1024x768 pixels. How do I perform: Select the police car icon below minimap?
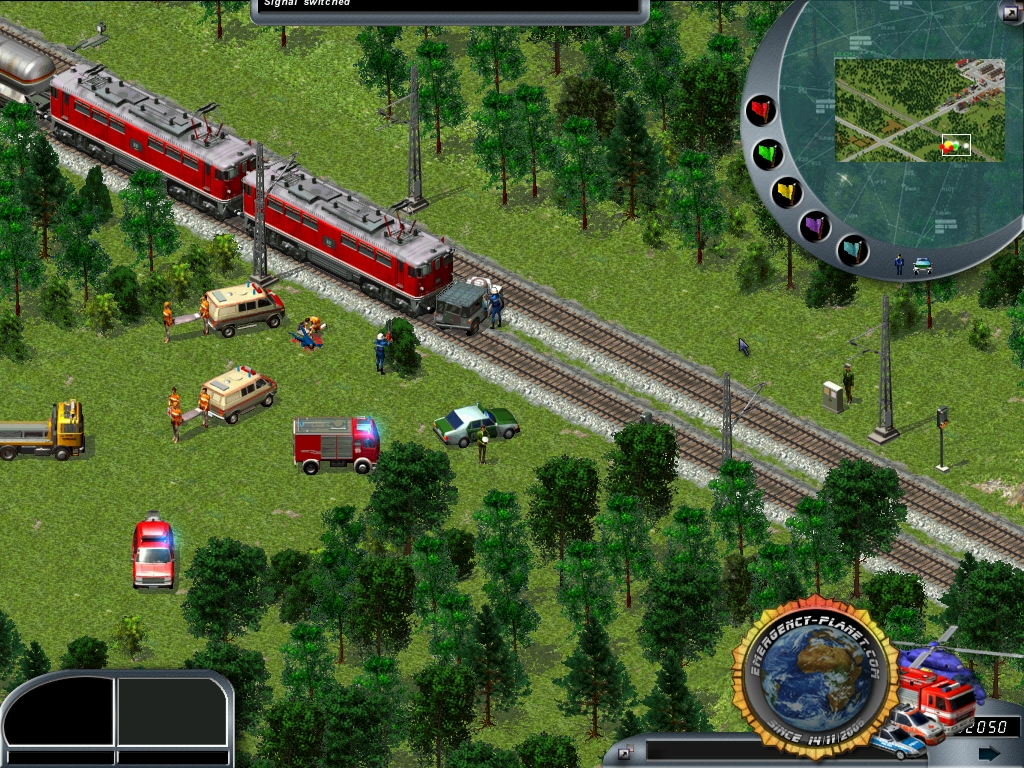(x=922, y=266)
